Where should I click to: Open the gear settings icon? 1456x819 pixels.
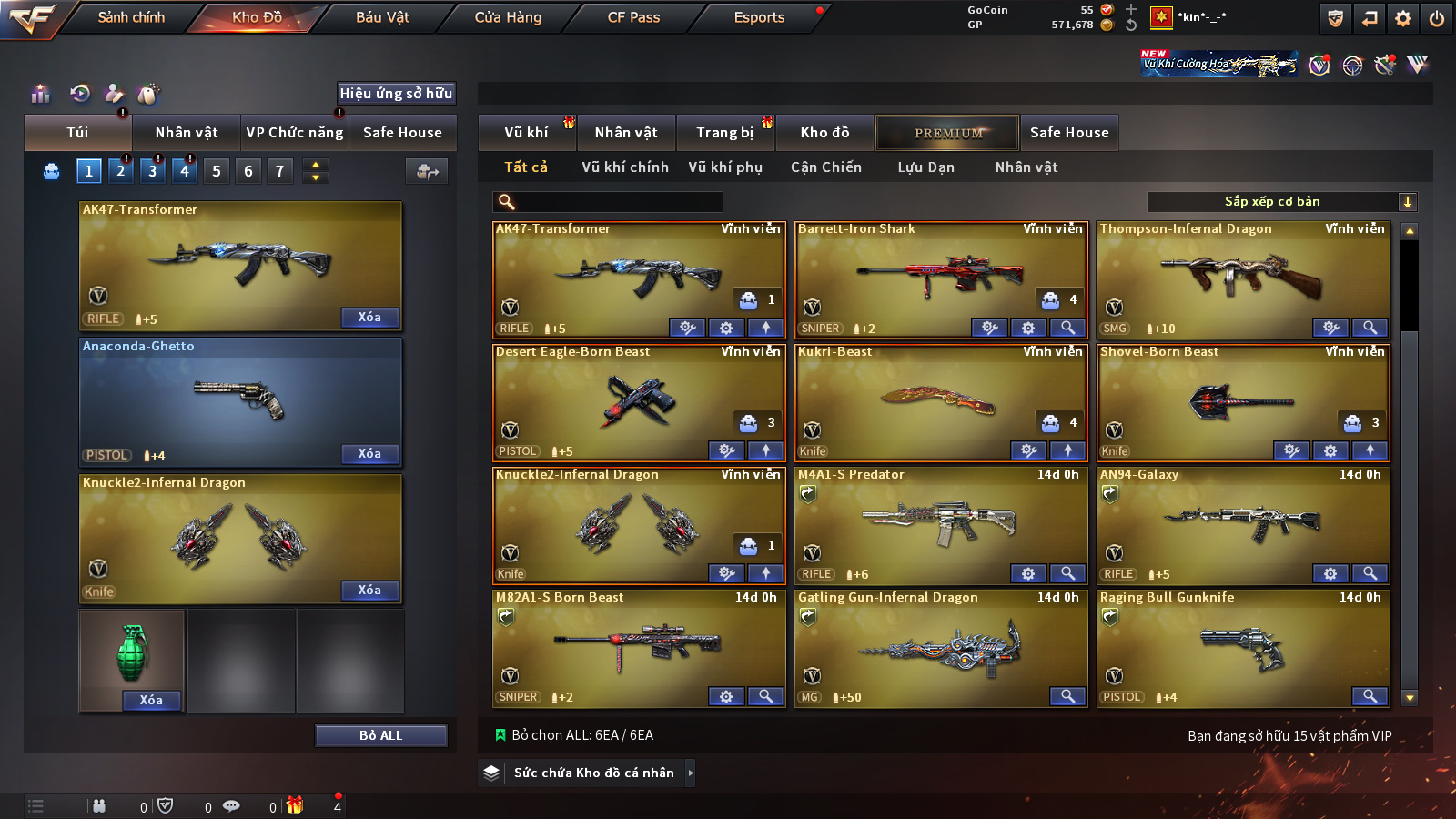1403,18
